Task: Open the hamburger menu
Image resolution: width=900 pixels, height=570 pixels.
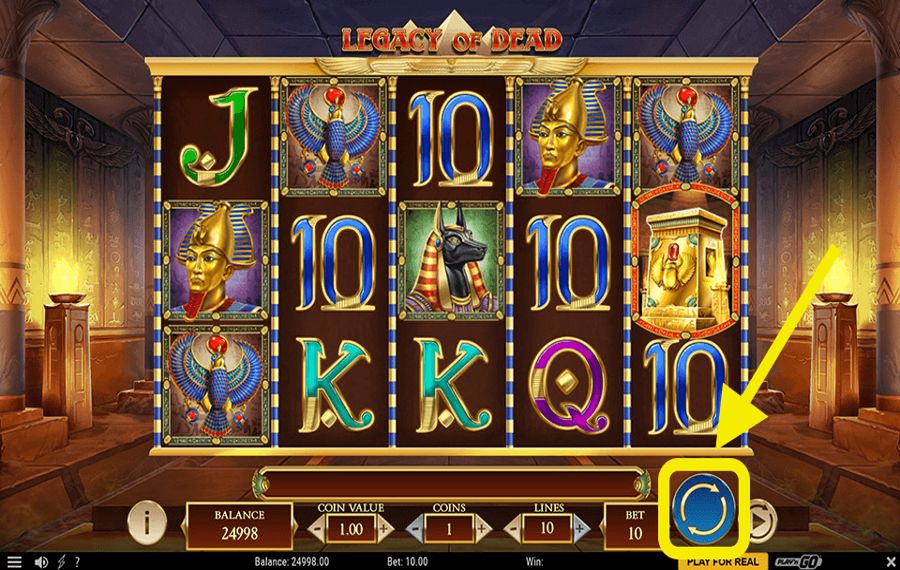Action: coord(14,562)
